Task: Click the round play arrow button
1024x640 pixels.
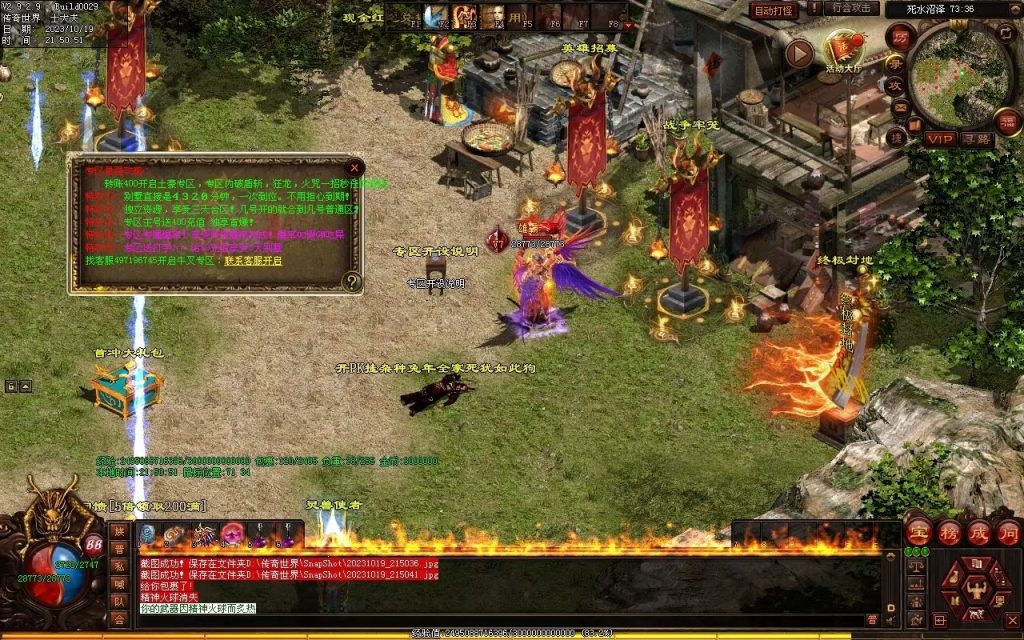Action: [798, 53]
